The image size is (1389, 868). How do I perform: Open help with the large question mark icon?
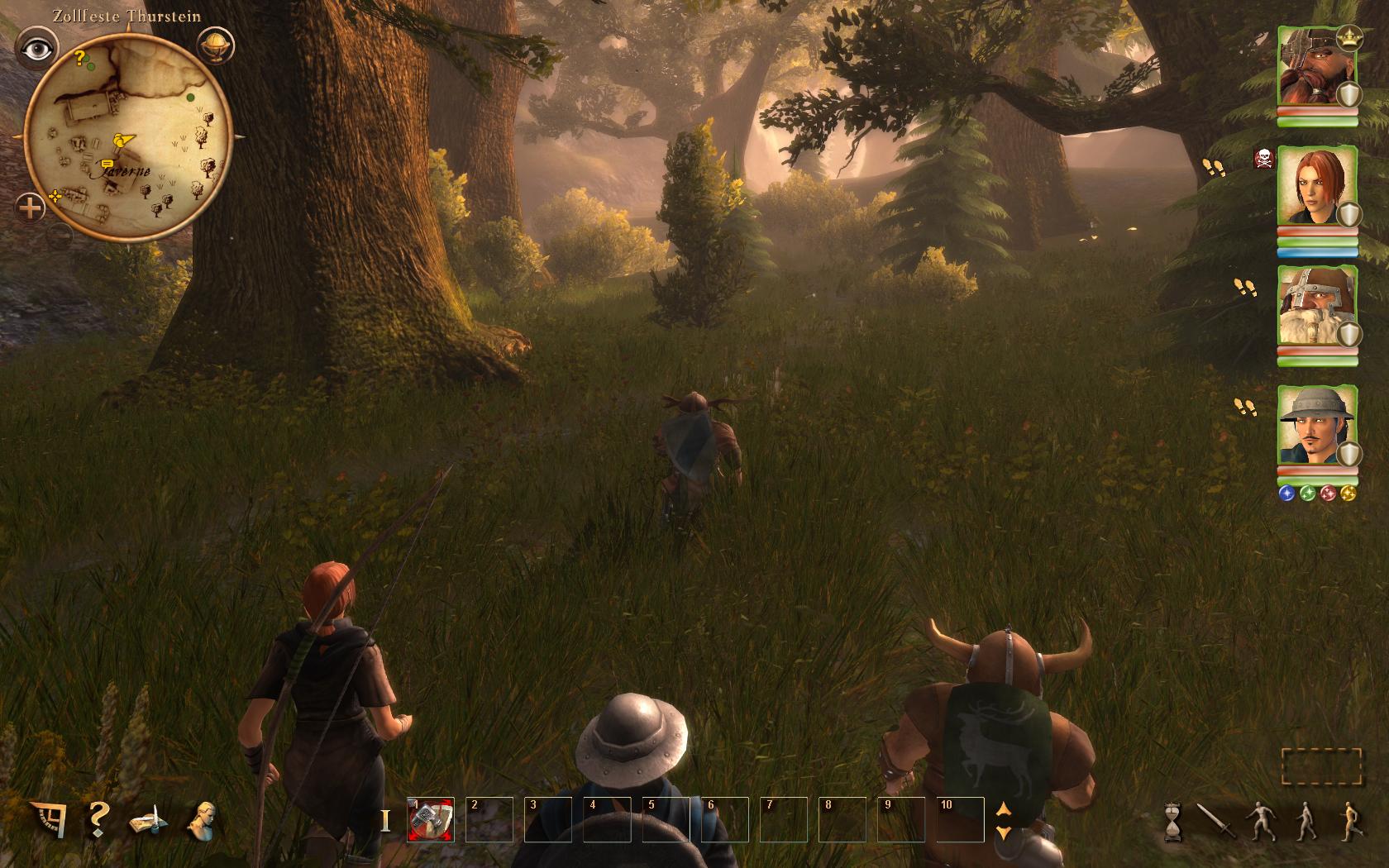click(x=98, y=818)
